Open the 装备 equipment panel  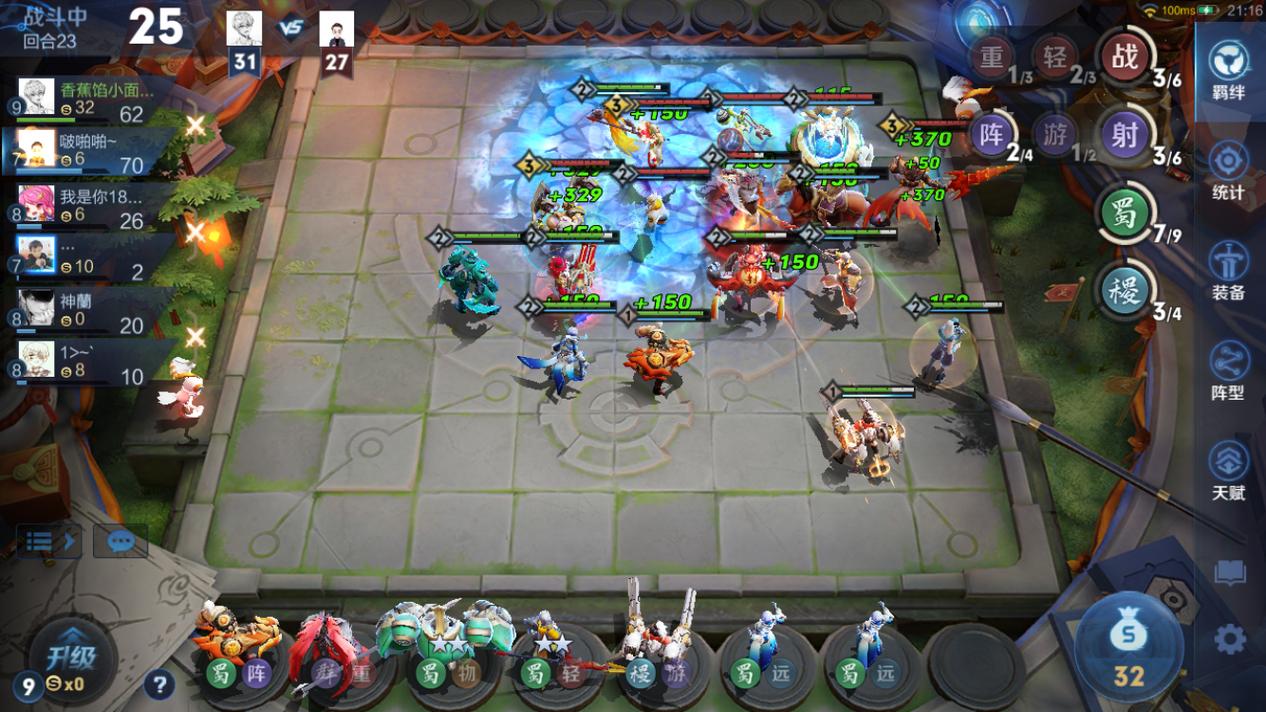tap(1228, 270)
